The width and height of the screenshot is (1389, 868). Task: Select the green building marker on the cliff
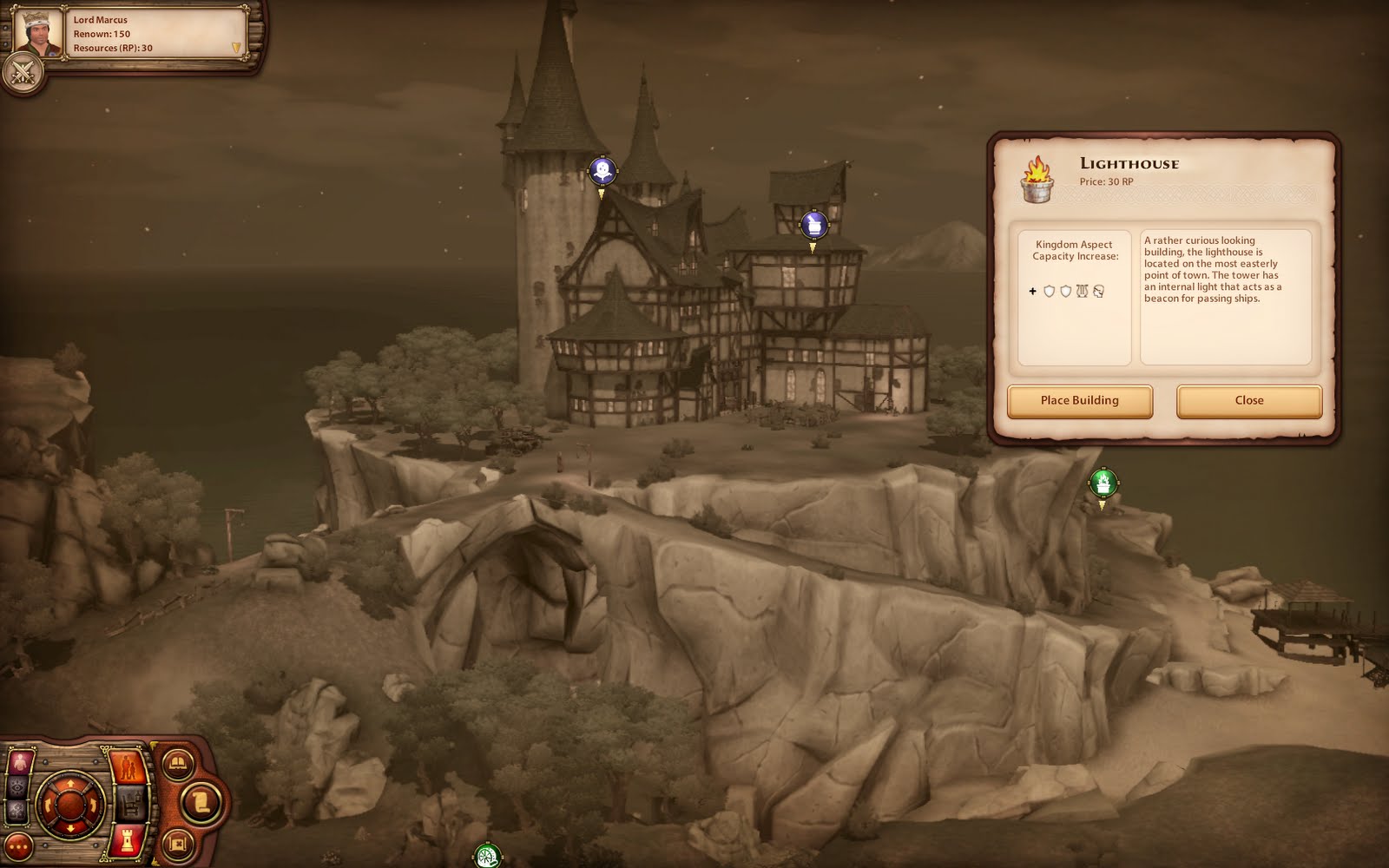pos(1103,483)
